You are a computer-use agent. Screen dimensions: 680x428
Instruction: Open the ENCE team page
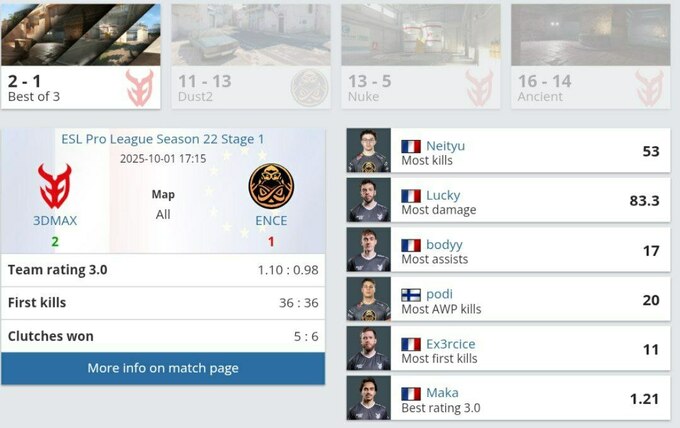coord(271,220)
